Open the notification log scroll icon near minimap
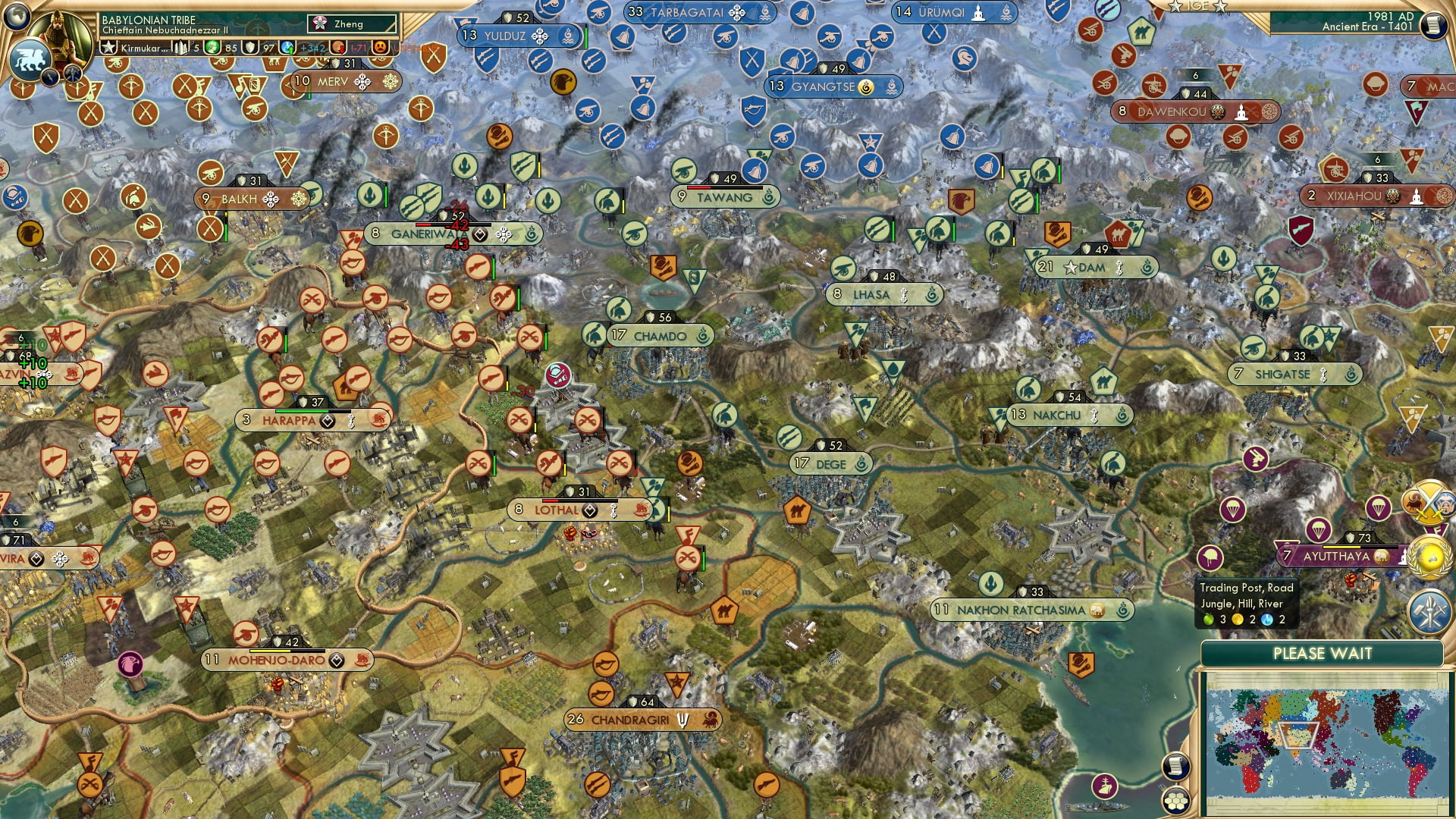The image size is (1456, 819). coord(1175,765)
